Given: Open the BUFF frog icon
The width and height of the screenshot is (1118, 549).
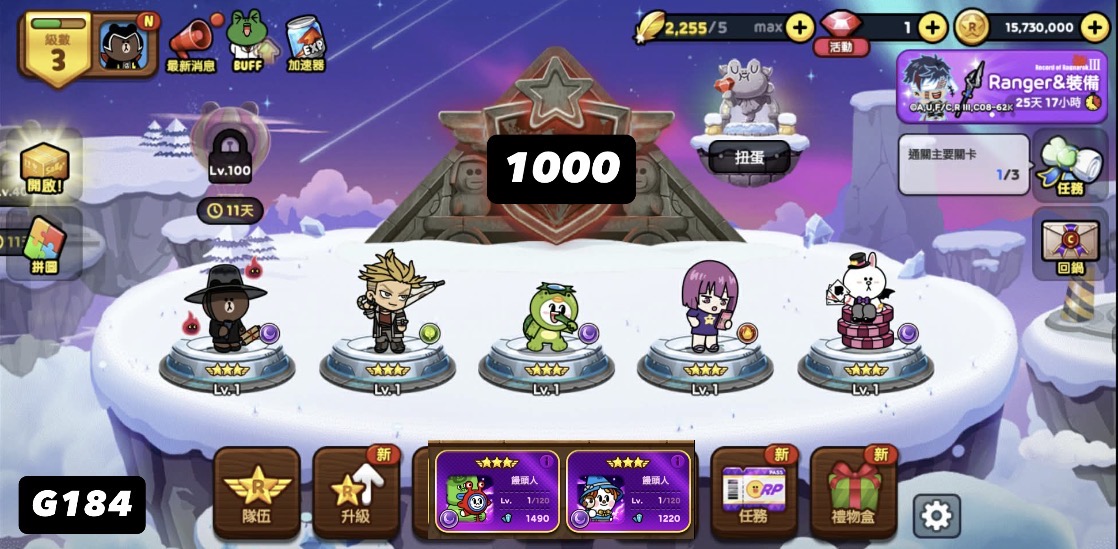Looking at the screenshot, I should click(x=247, y=40).
